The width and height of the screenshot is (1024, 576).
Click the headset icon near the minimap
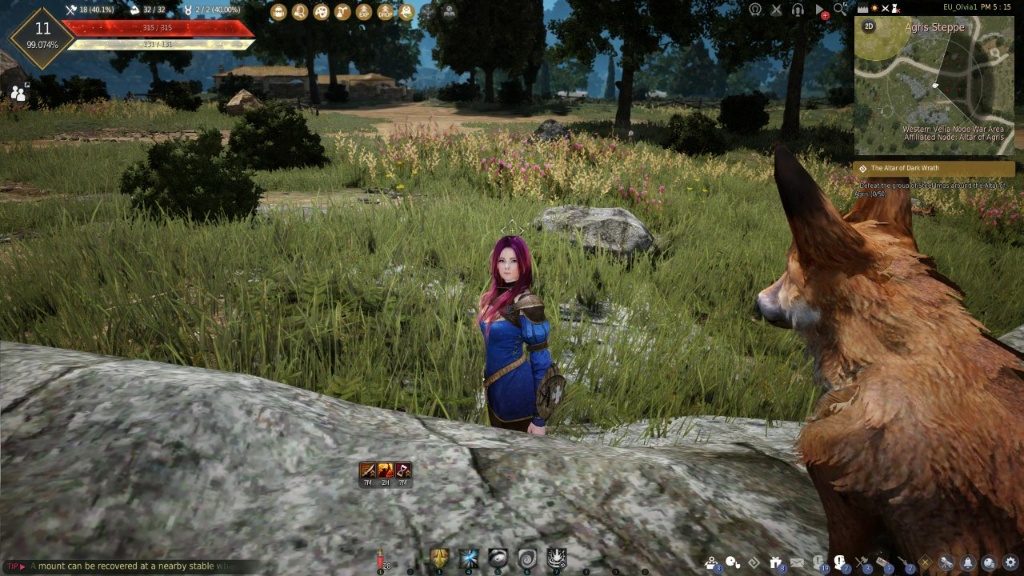[797, 9]
